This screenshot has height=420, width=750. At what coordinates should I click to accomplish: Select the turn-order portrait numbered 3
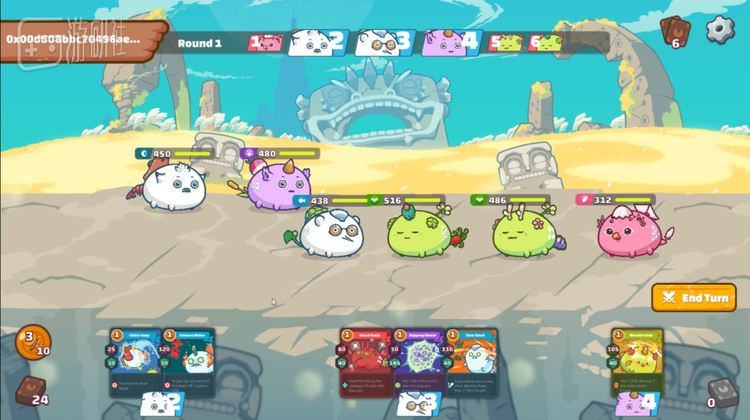384,42
